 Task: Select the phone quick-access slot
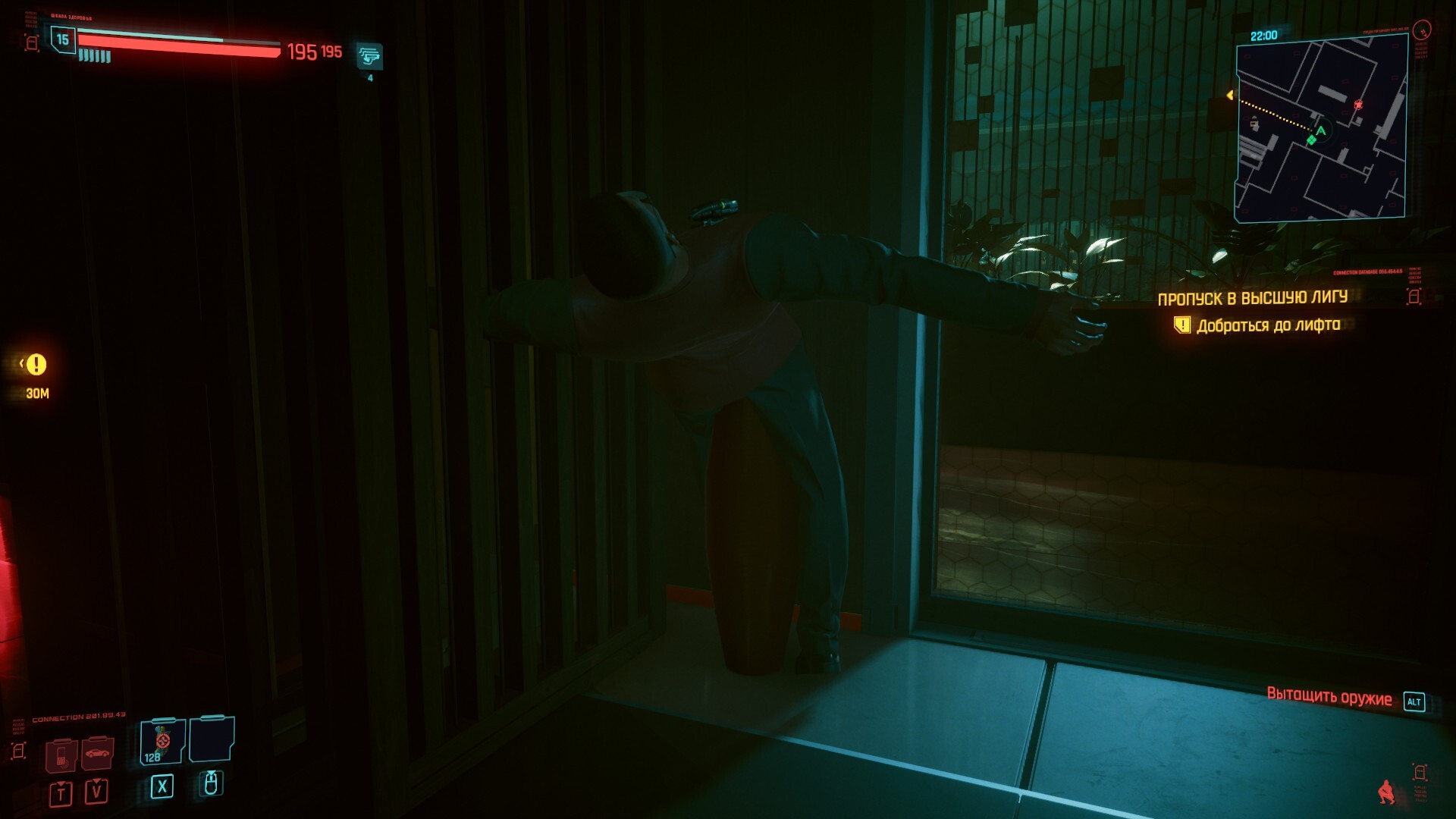click(x=61, y=755)
